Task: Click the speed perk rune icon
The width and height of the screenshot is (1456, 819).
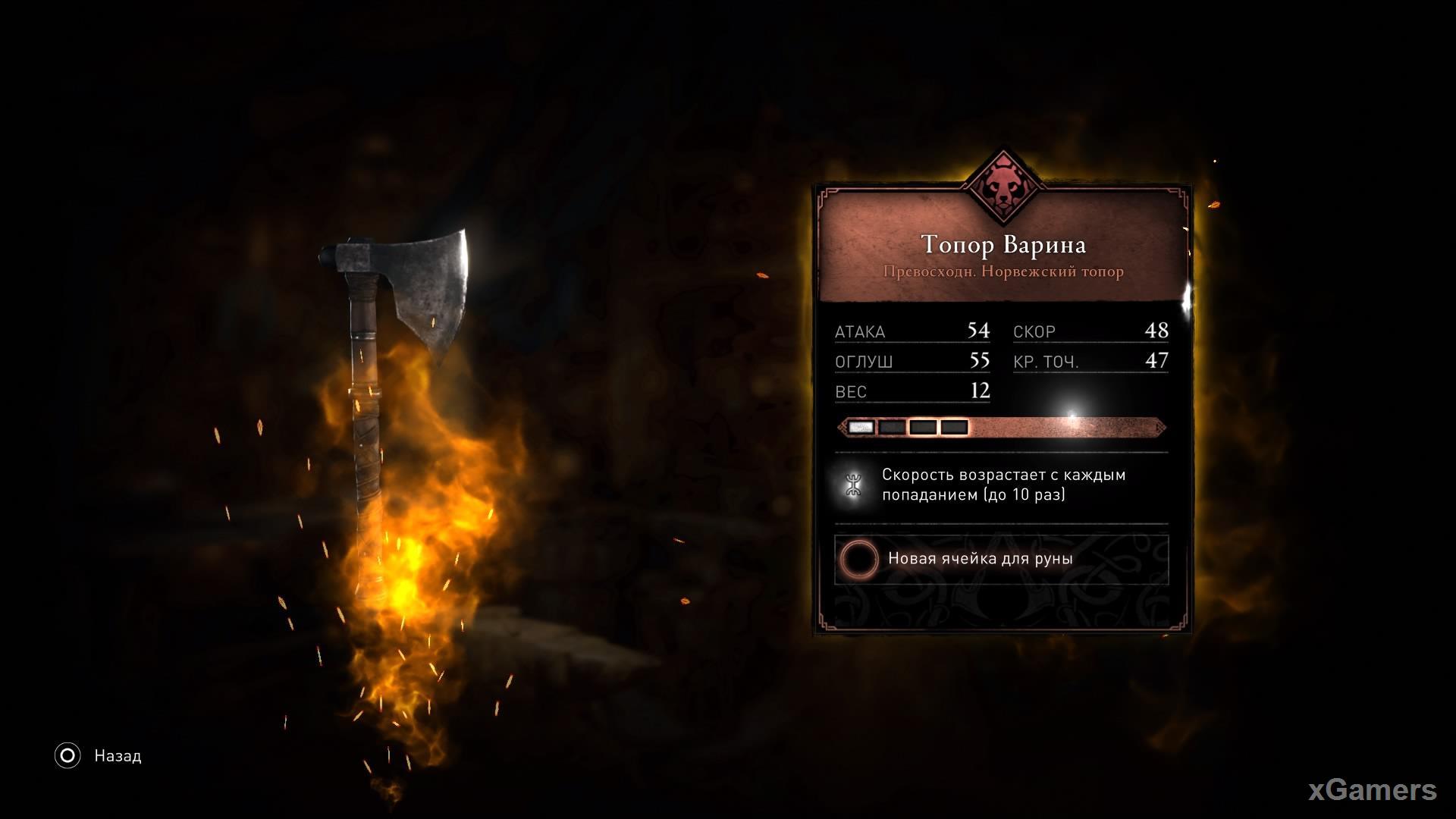Action: click(855, 485)
